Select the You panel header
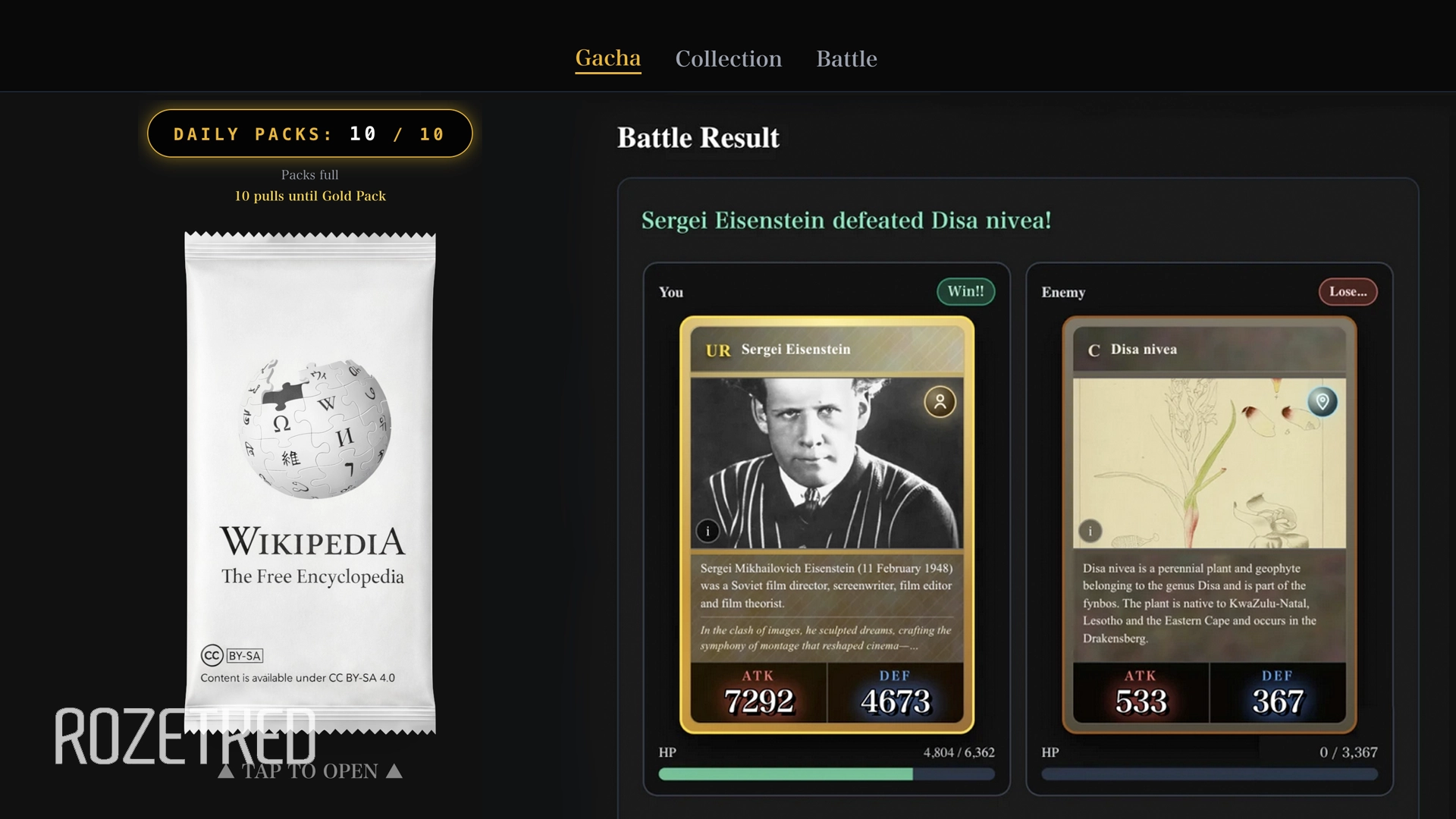Image resolution: width=1456 pixels, height=819 pixels. click(x=670, y=293)
